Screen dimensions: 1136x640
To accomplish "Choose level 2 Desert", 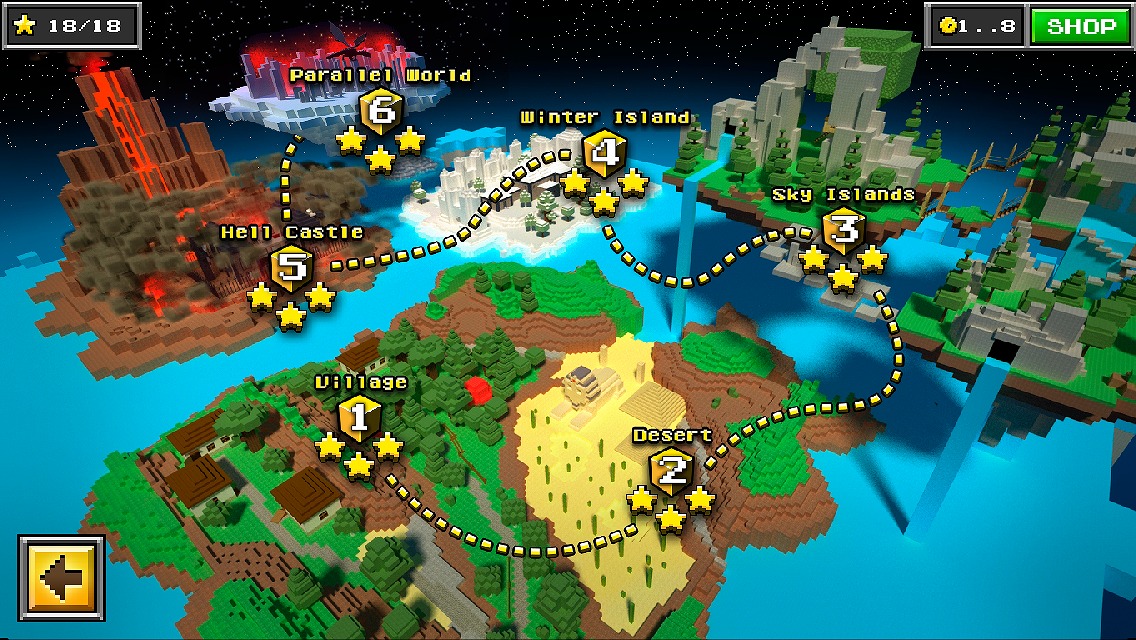I will point(671,471).
